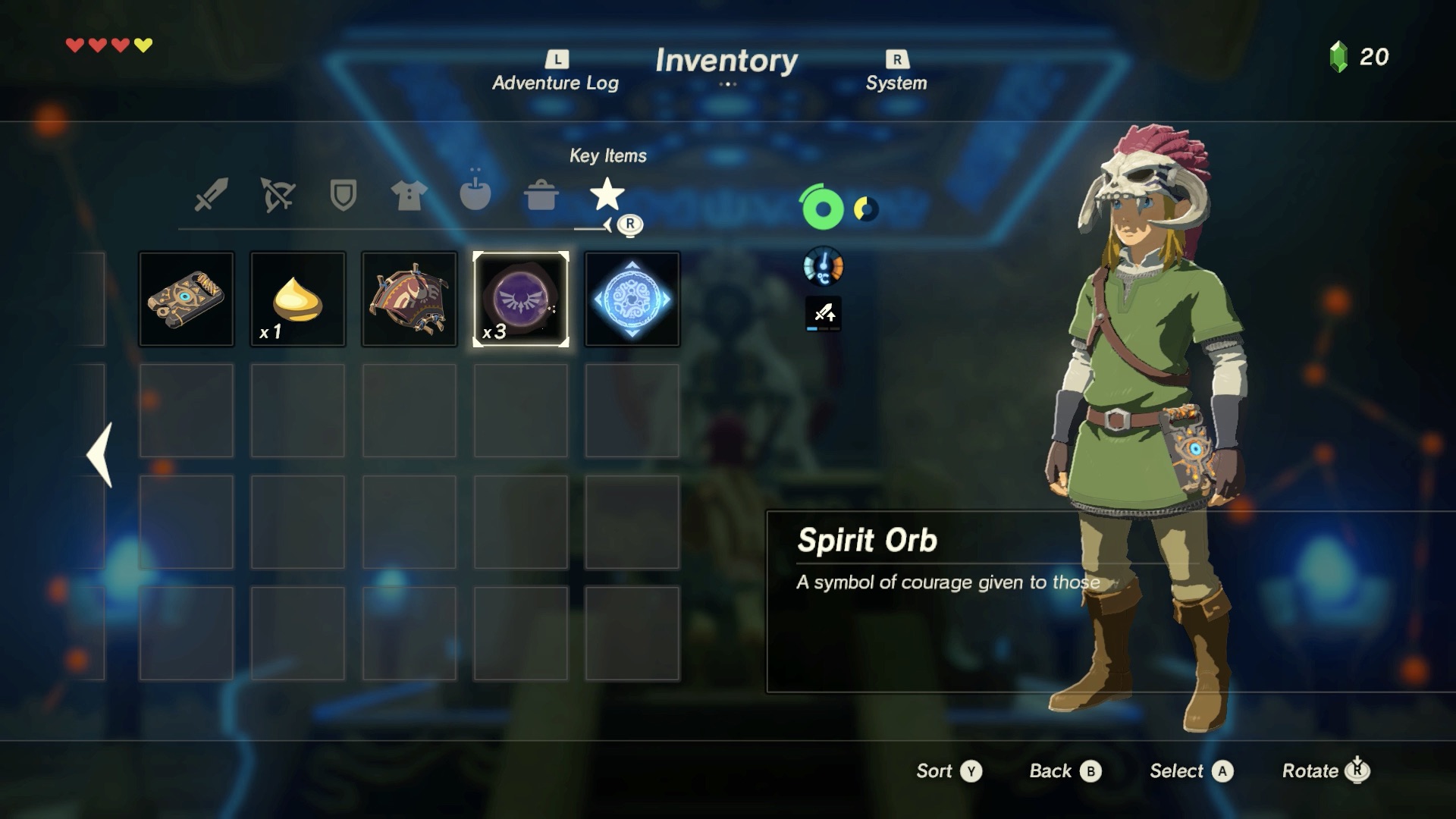
Task: Click the Key Items section label
Action: (608, 156)
